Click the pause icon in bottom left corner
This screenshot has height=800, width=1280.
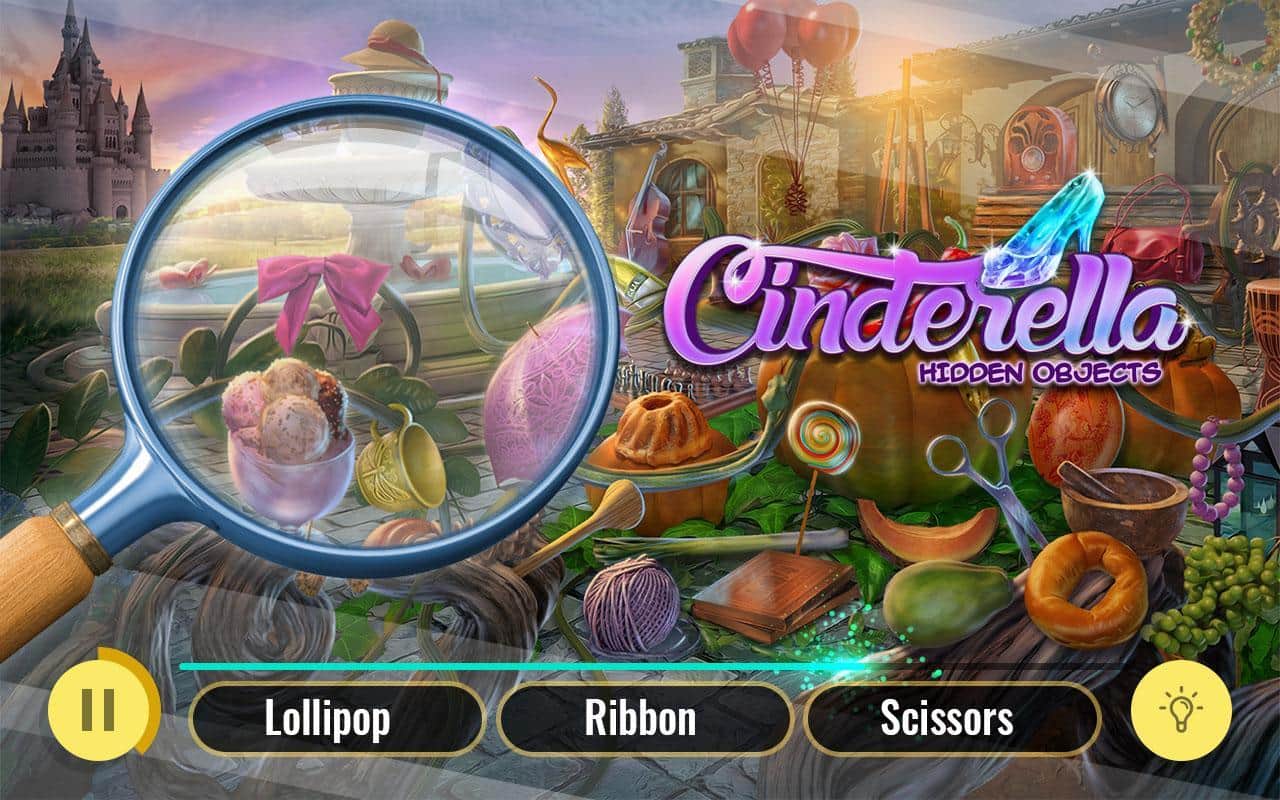tap(100, 712)
